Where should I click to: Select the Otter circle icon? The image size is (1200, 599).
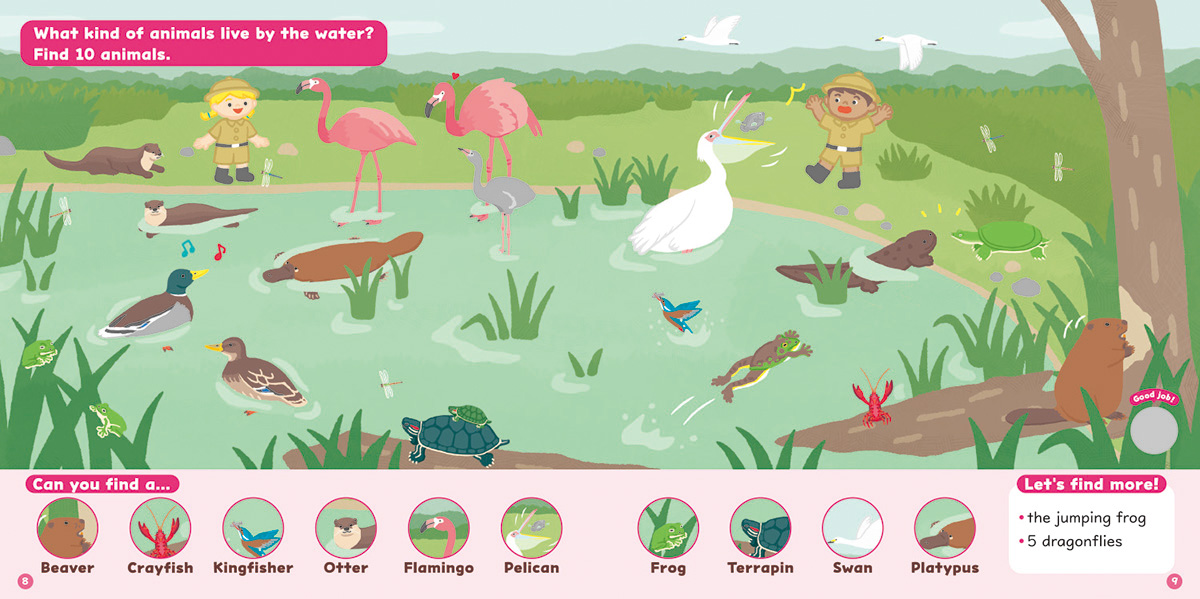tap(346, 528)
